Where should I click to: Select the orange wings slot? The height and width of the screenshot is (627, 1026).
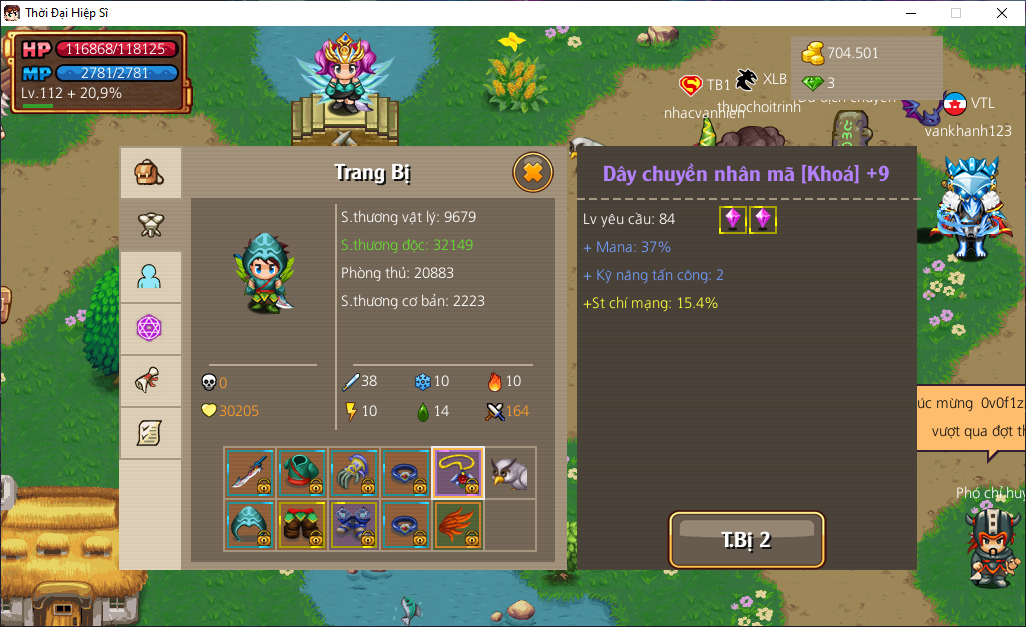[458, 525]
